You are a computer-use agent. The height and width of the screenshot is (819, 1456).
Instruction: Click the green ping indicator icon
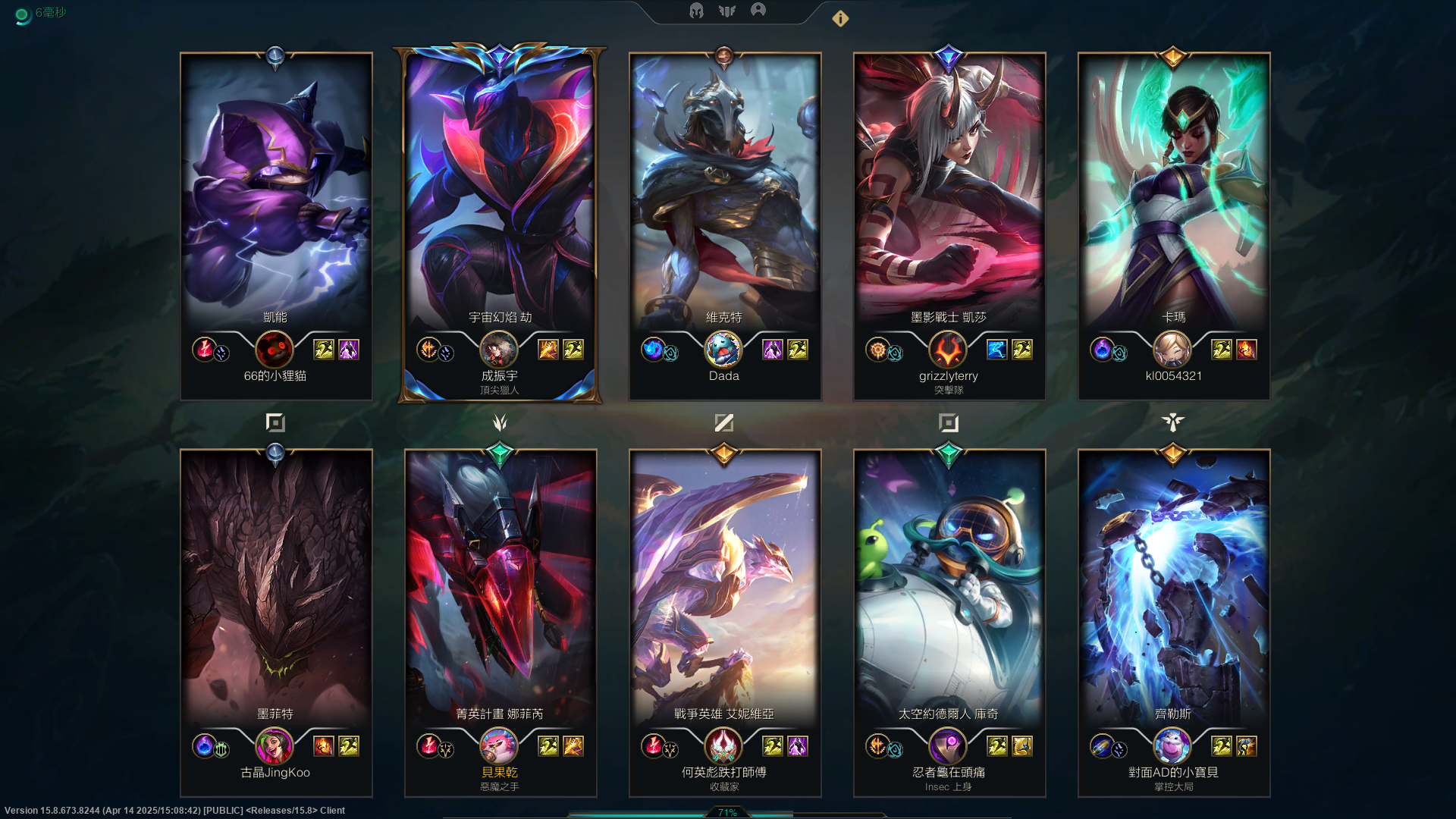pyautogui.click(x=22, y=15)
